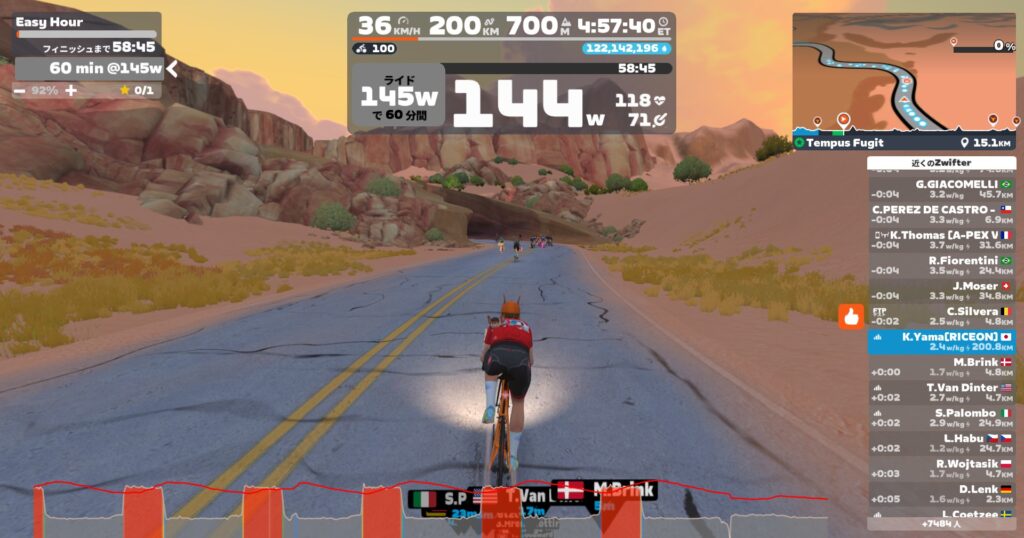The width and height of the screenshot is (1024, 538).
Task: Decrease workout intensity with the minus button
Action: 20,90
